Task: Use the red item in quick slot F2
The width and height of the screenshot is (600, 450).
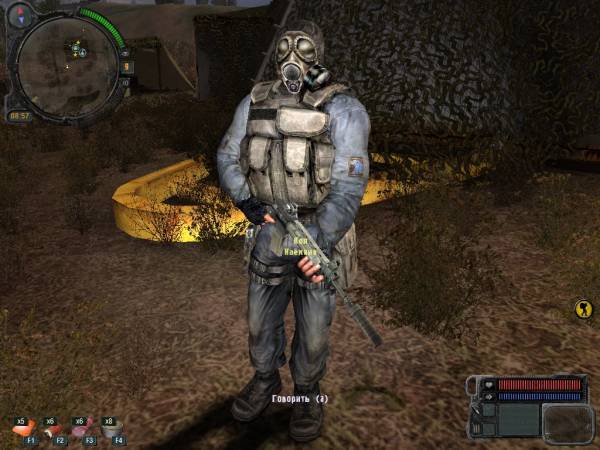Action: pos(52,430)
